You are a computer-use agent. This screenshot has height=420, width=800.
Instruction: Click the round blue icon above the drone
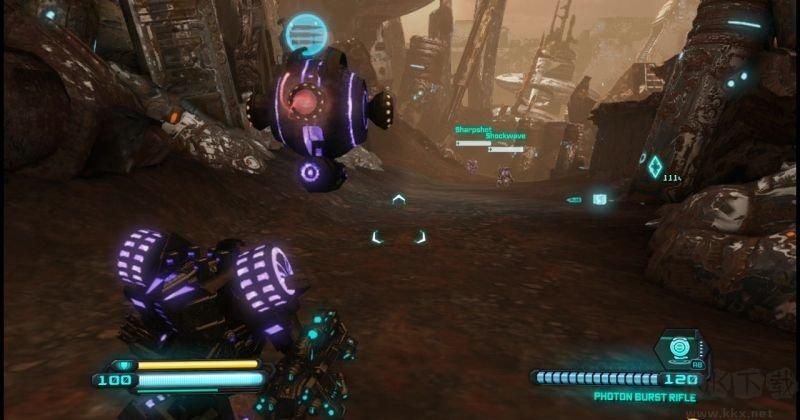pos(307,35)
